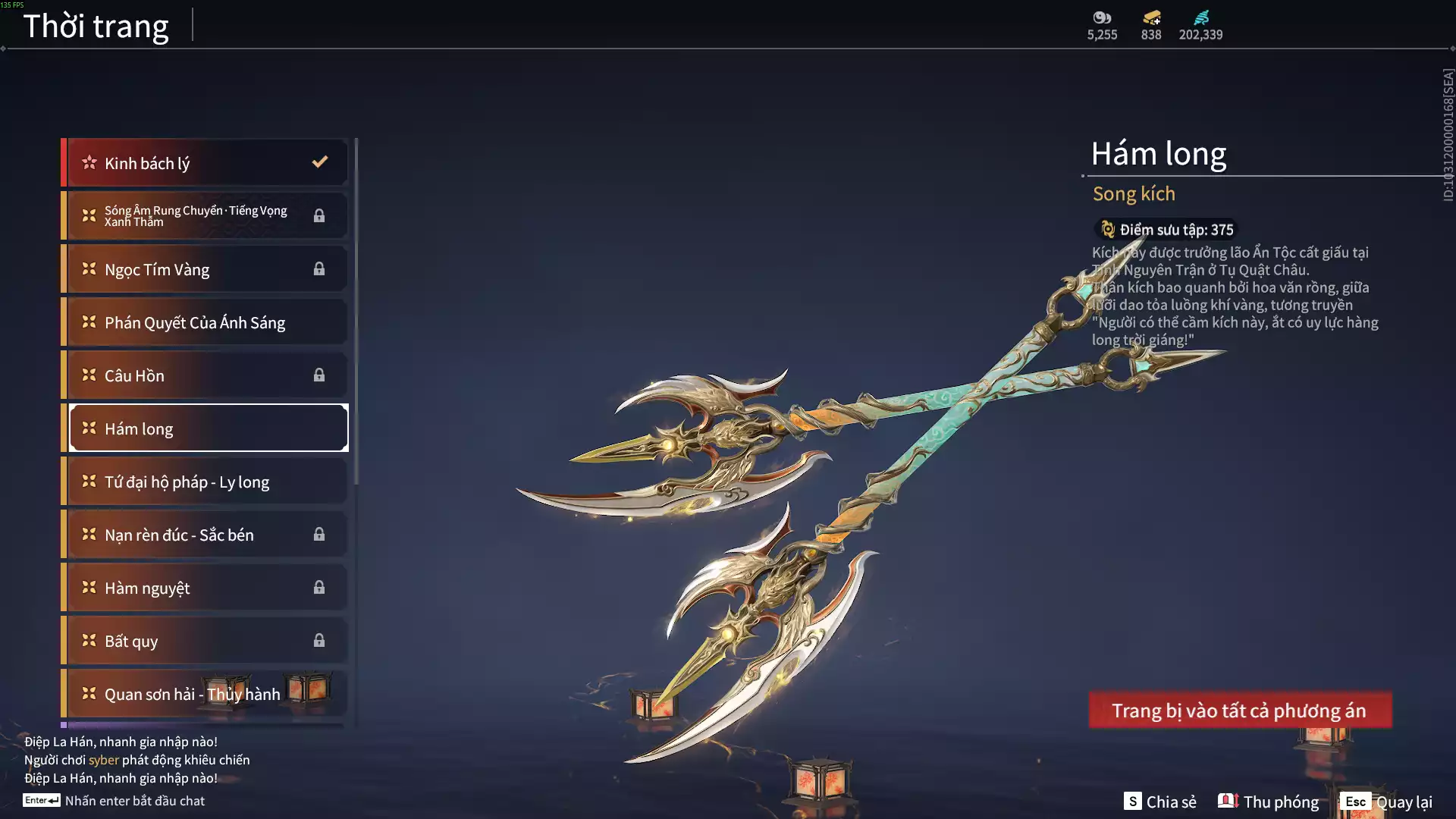Select the Câu Hồn skin
1456x819 pixels.
205,375
